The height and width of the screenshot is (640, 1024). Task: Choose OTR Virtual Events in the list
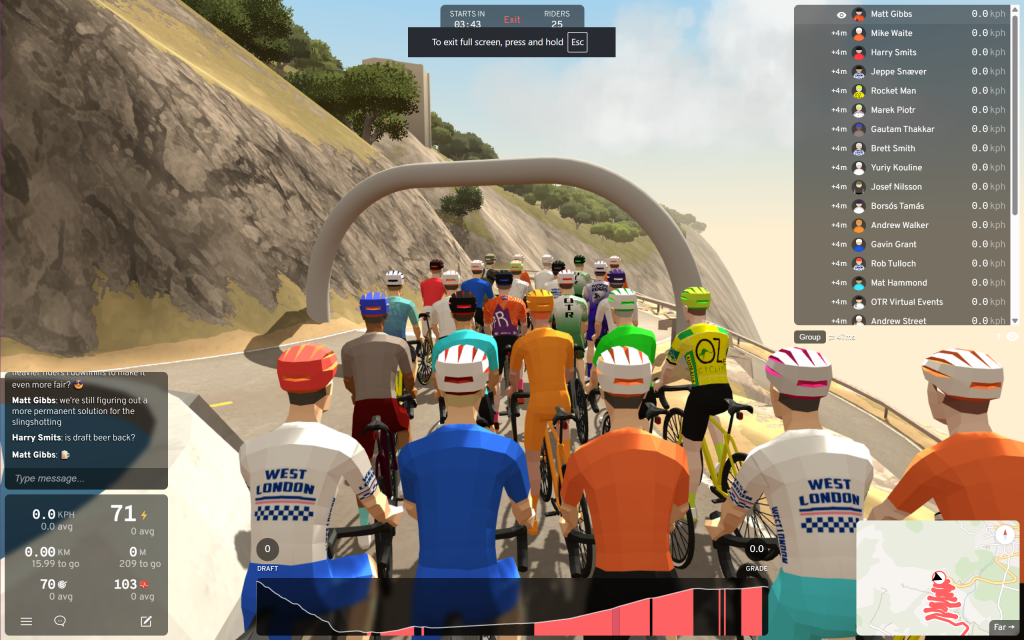tap(906, 302)
